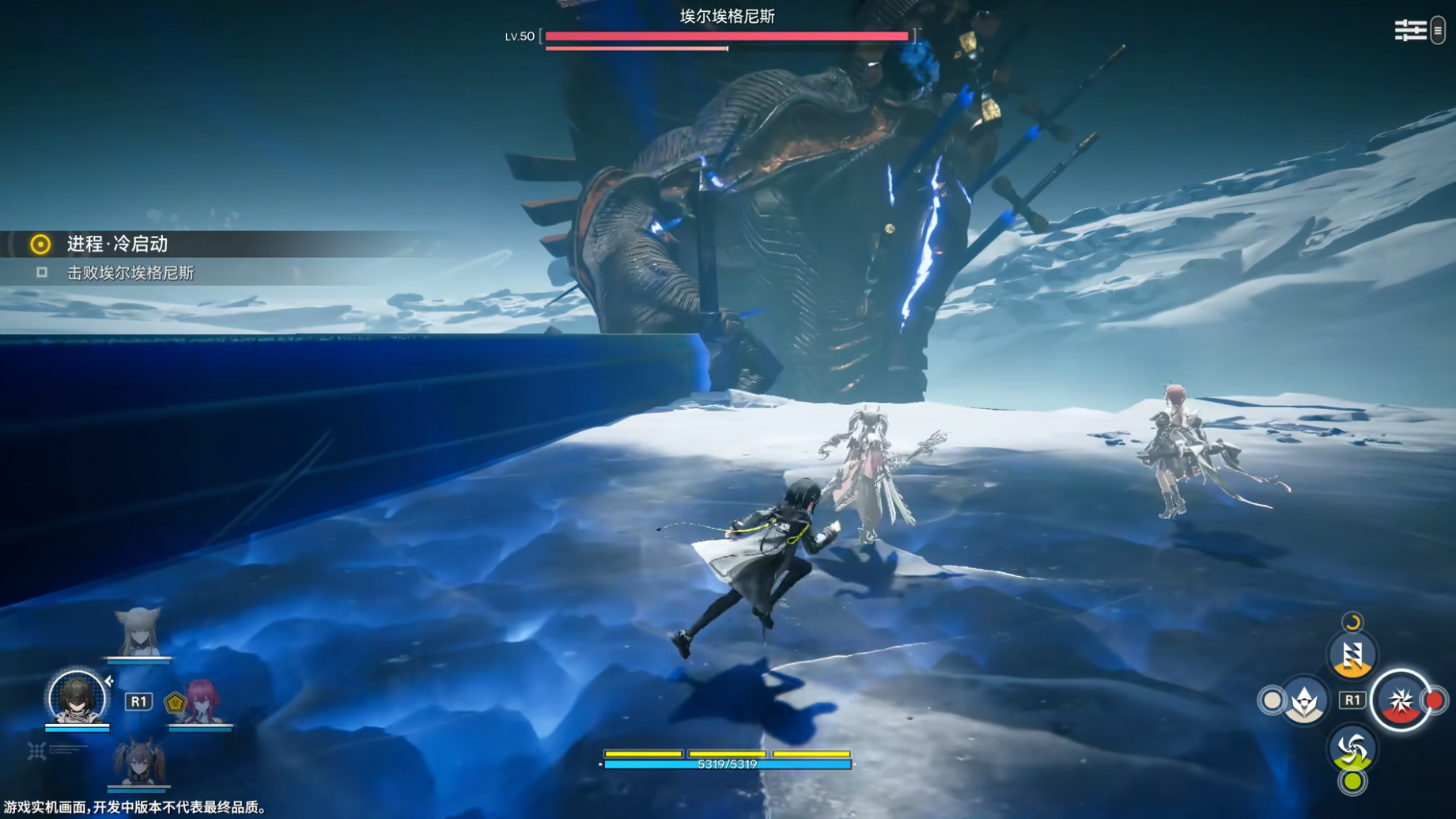Viewport: 1456px width, 819px height.
Task: Activate the orange zigzag skill icon
Action: pyautogui.click(x=1352, y=655)
